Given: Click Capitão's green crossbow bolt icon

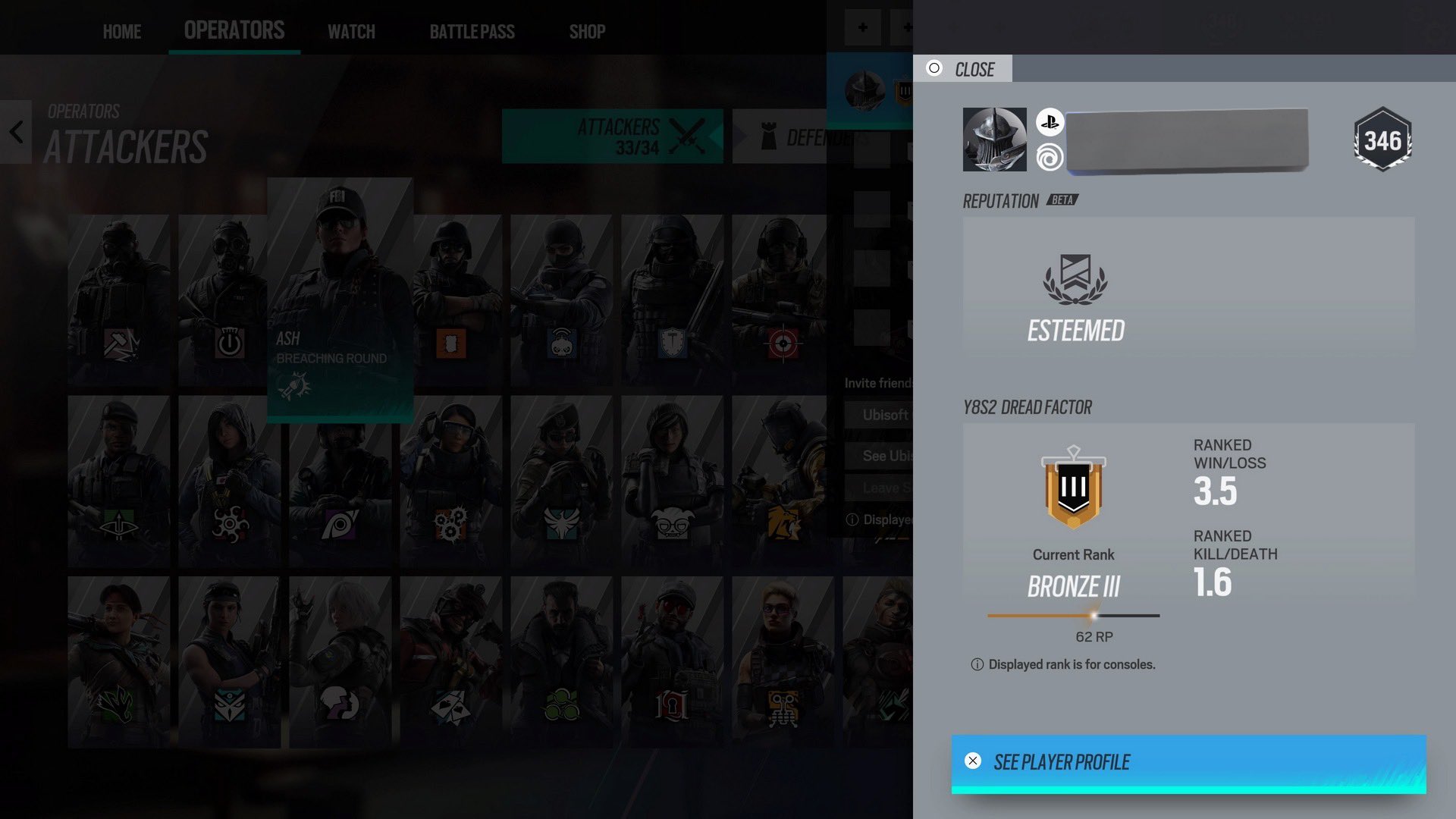Looking at the screenshot, I should click(x=562, y=705).
